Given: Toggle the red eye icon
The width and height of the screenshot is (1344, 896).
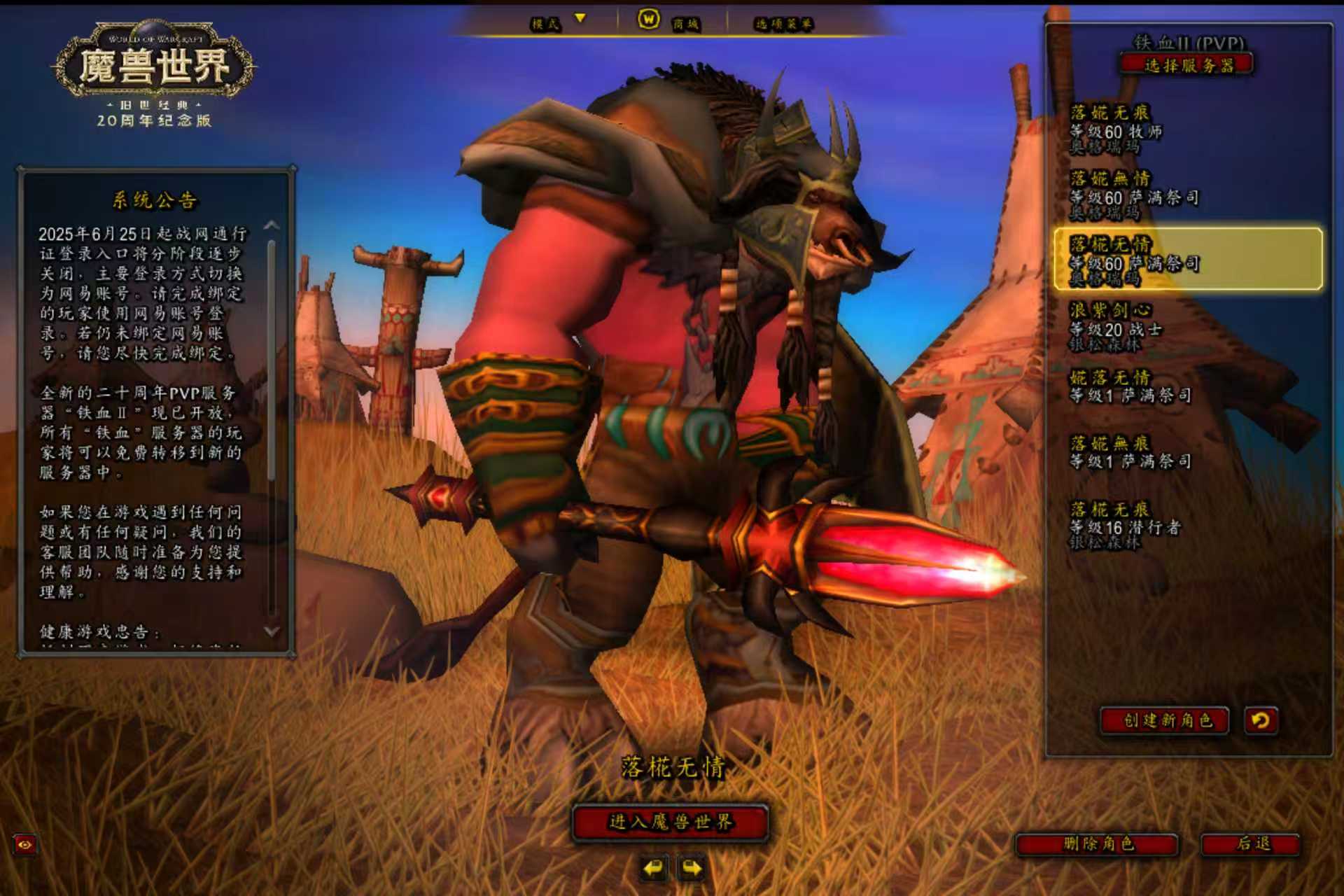Looking at the screenshot, I should point(24,845).
